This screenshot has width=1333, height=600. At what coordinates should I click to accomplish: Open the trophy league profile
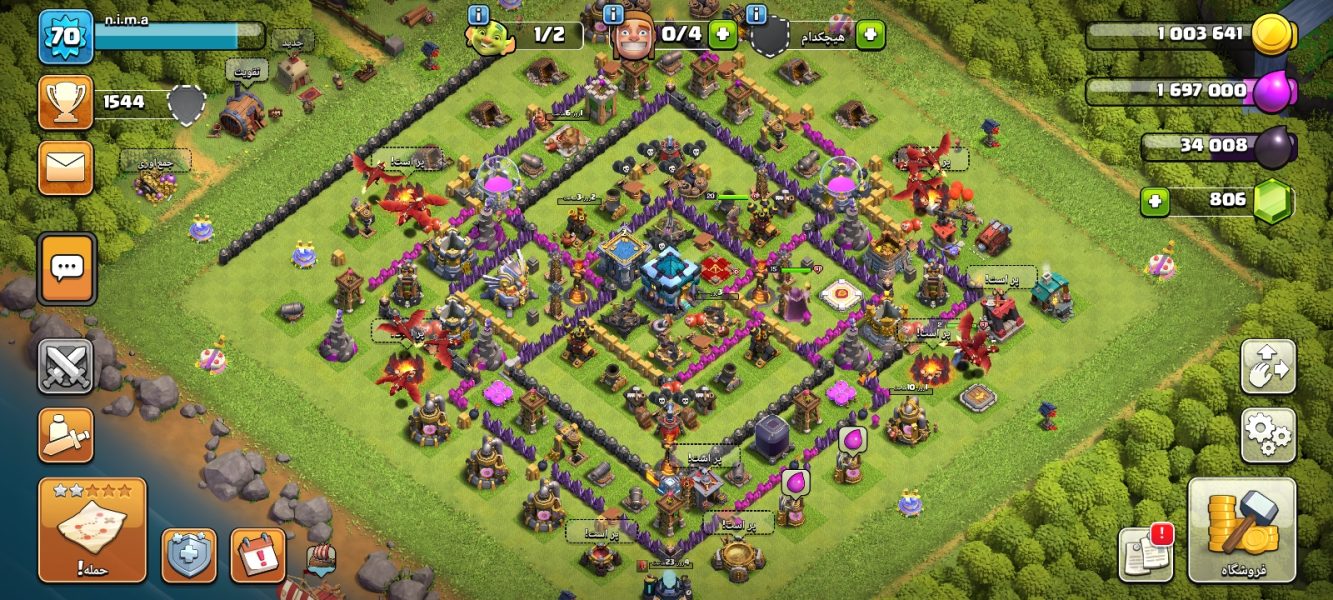pyautogui.click(x=66, y=102)
